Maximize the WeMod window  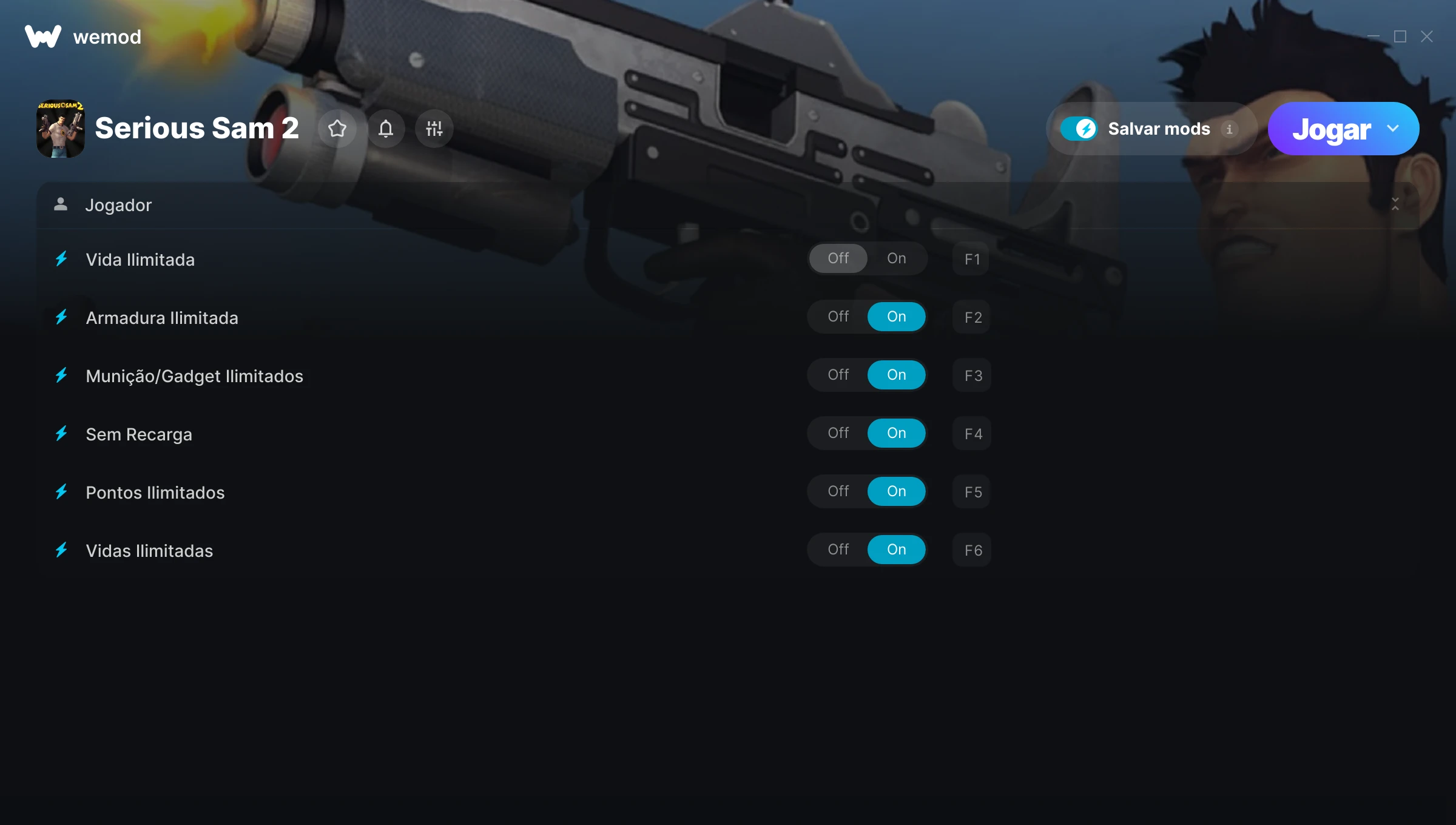pyautogui.click(x=1400, y=37)
